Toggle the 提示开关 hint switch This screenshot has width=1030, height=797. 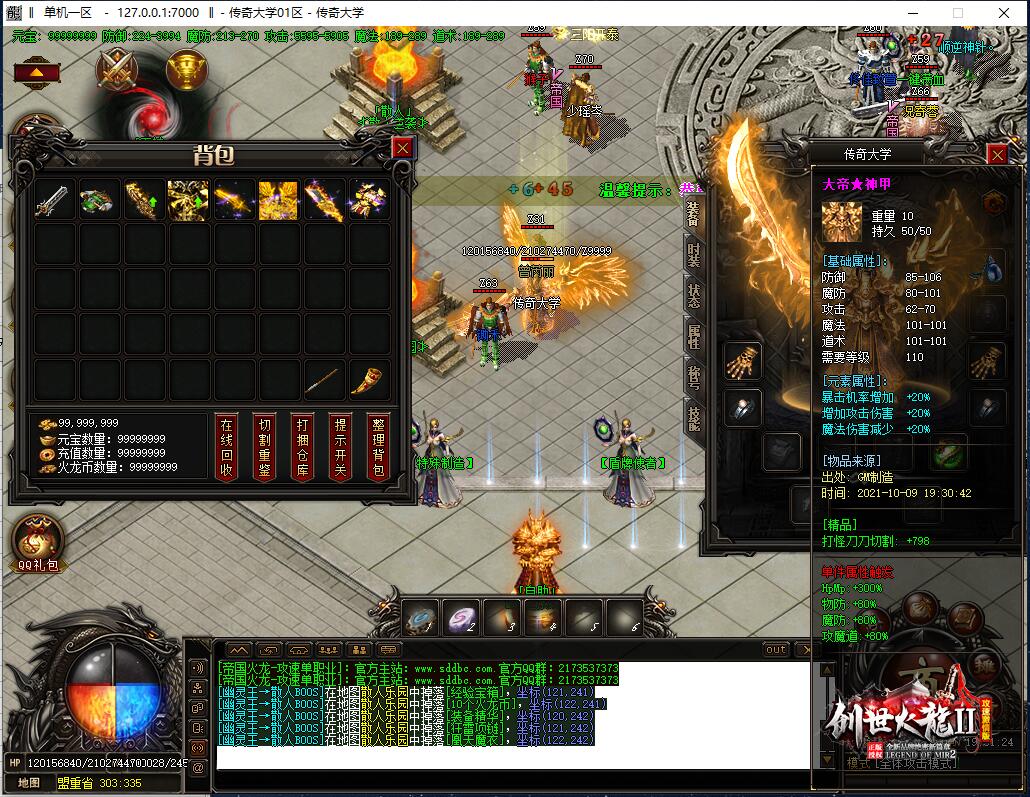pyautogui.click(x=340, y=446)
